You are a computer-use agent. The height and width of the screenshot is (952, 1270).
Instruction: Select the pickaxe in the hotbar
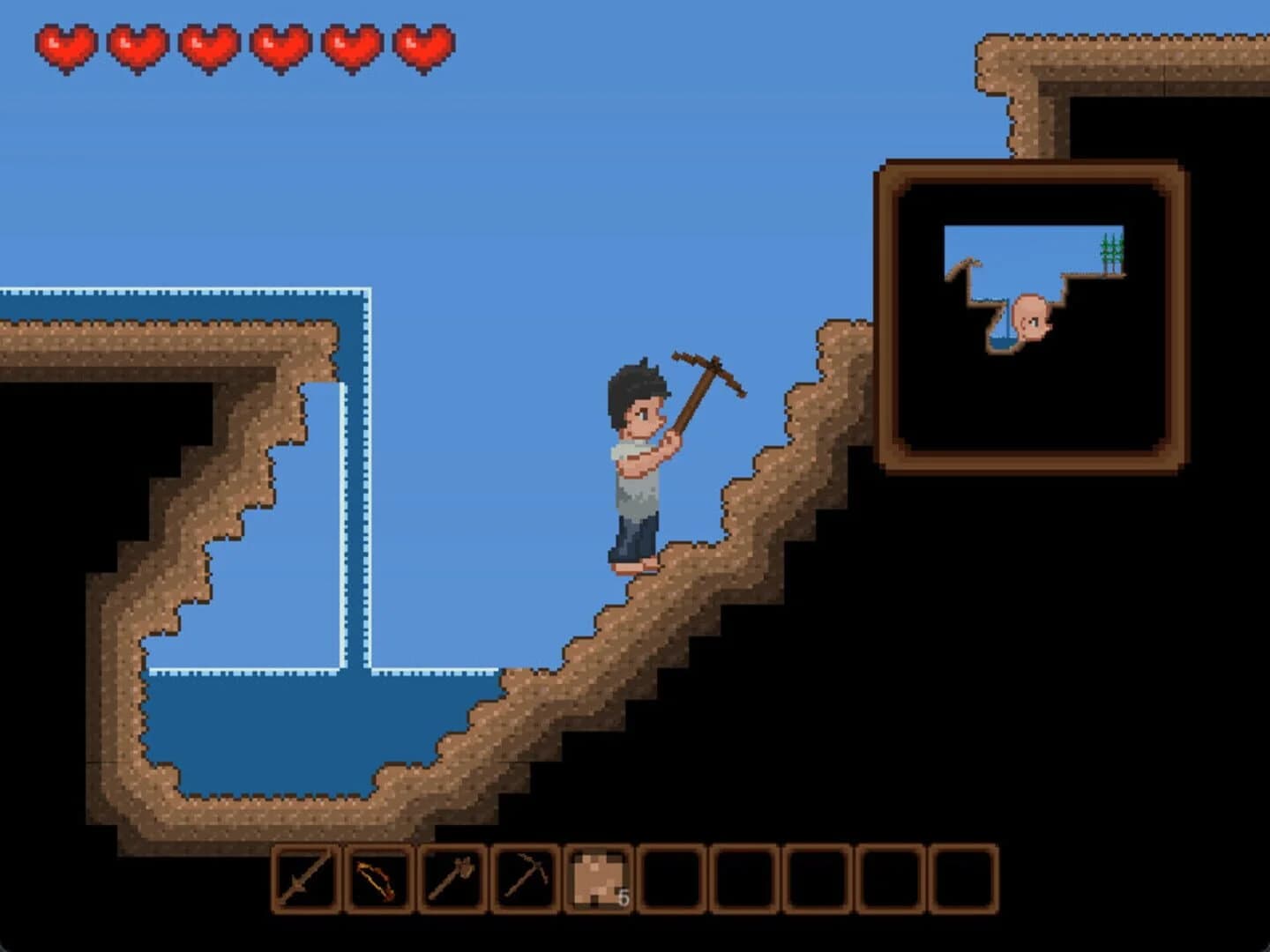point(524,877)
